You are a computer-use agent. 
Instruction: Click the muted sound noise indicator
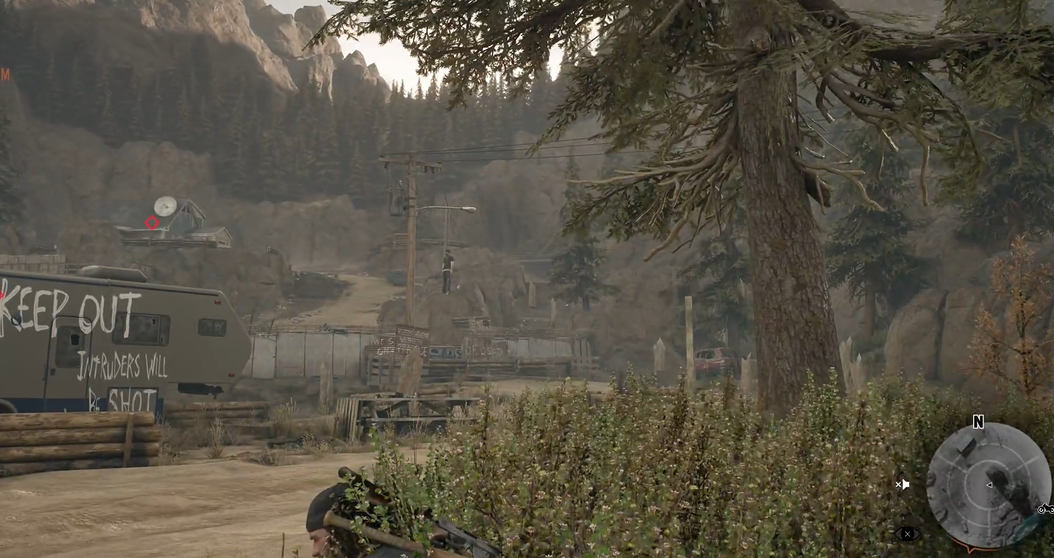click(902, 485)
